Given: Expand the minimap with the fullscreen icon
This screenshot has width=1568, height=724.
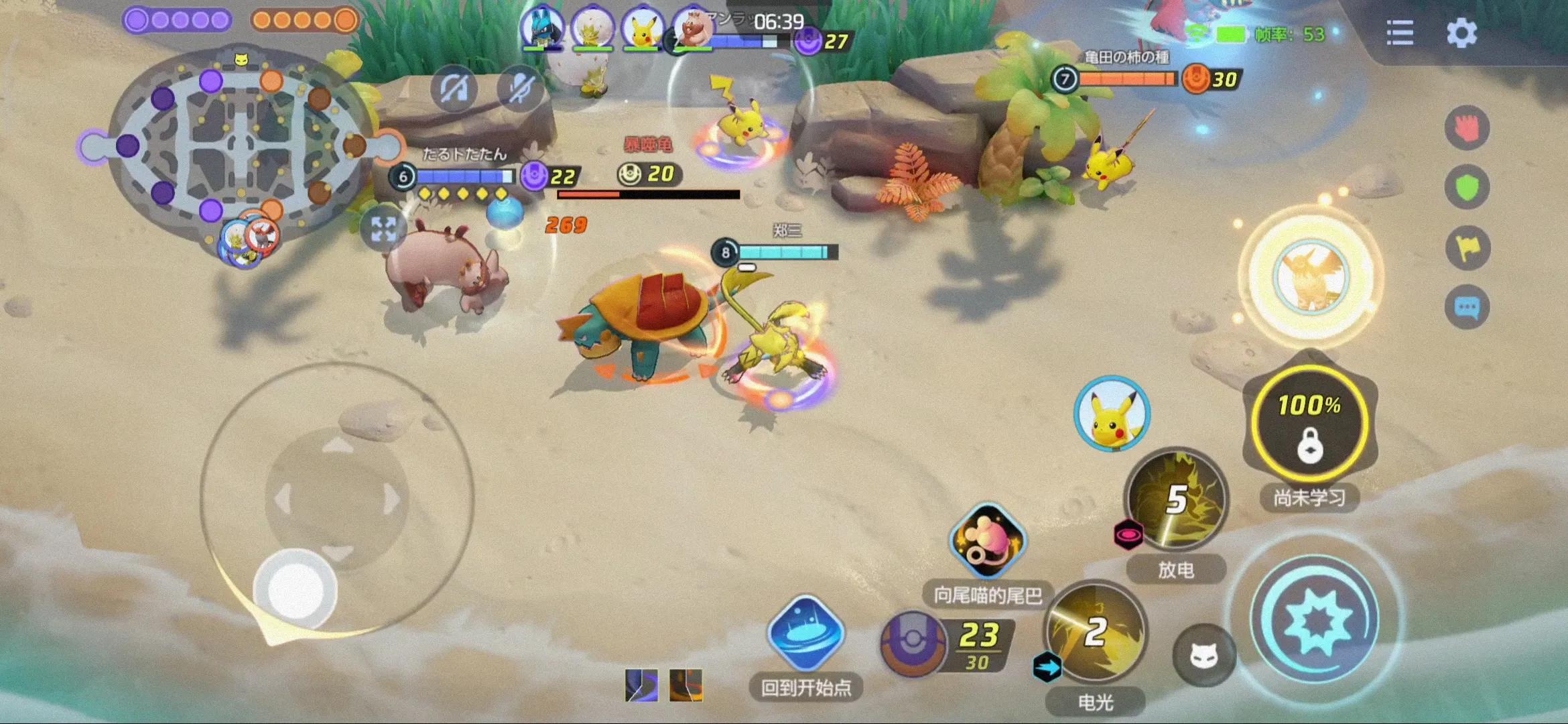Looking at the screenshot, I should coord(383,229).
